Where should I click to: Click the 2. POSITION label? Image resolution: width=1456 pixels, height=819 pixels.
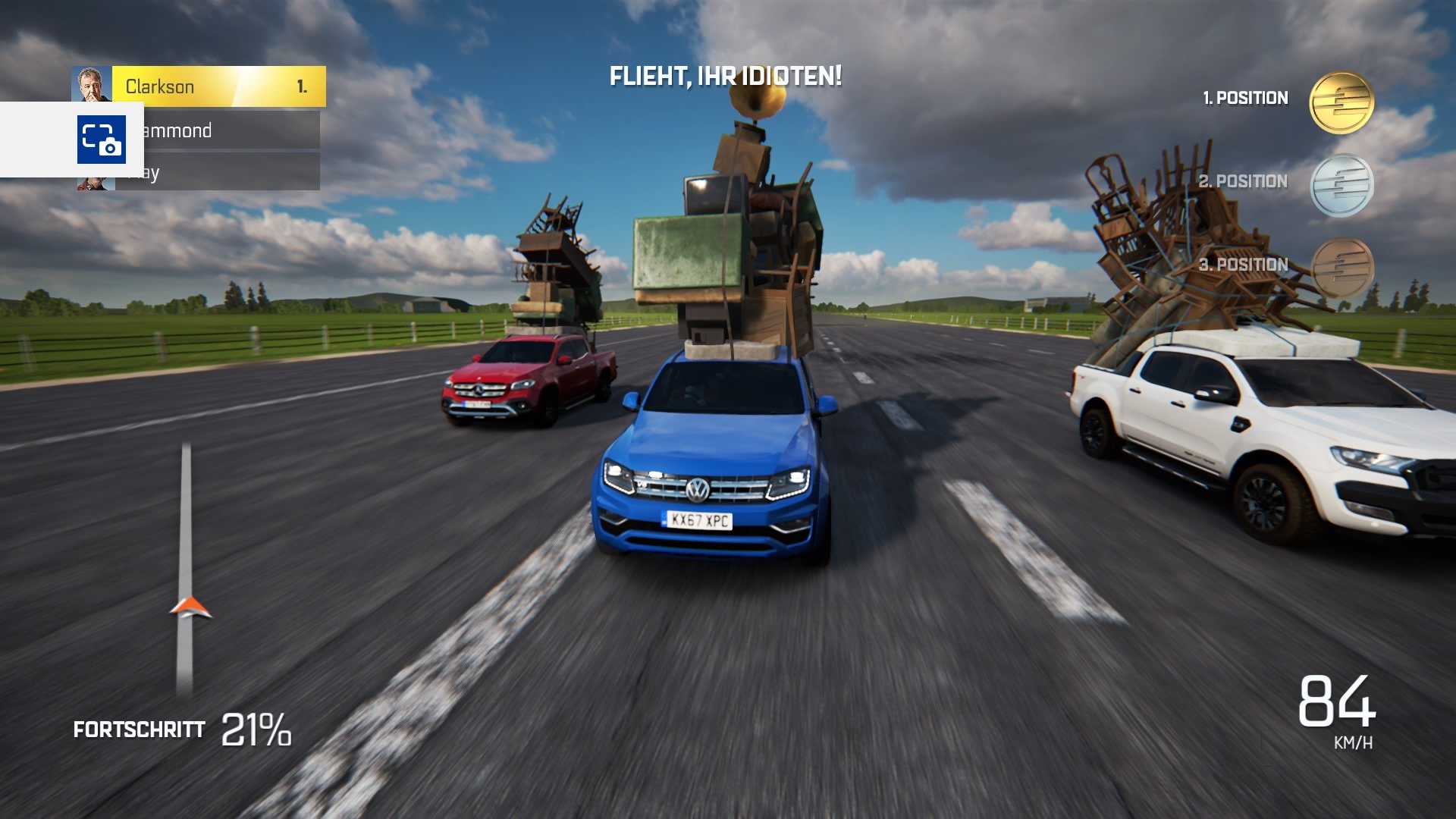pyautogui.click(x=1244, y=182)
